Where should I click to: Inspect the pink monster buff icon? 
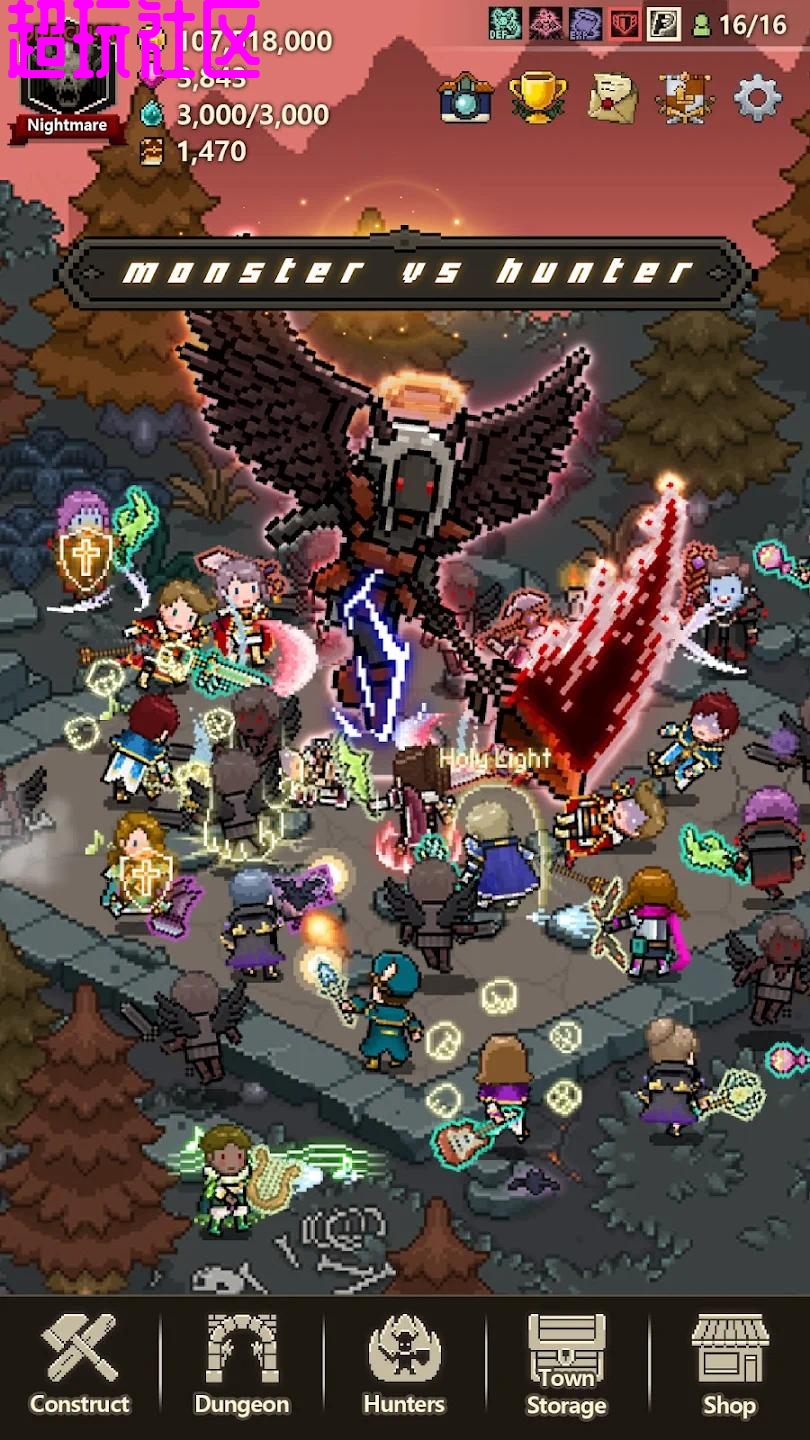(545, 23)
